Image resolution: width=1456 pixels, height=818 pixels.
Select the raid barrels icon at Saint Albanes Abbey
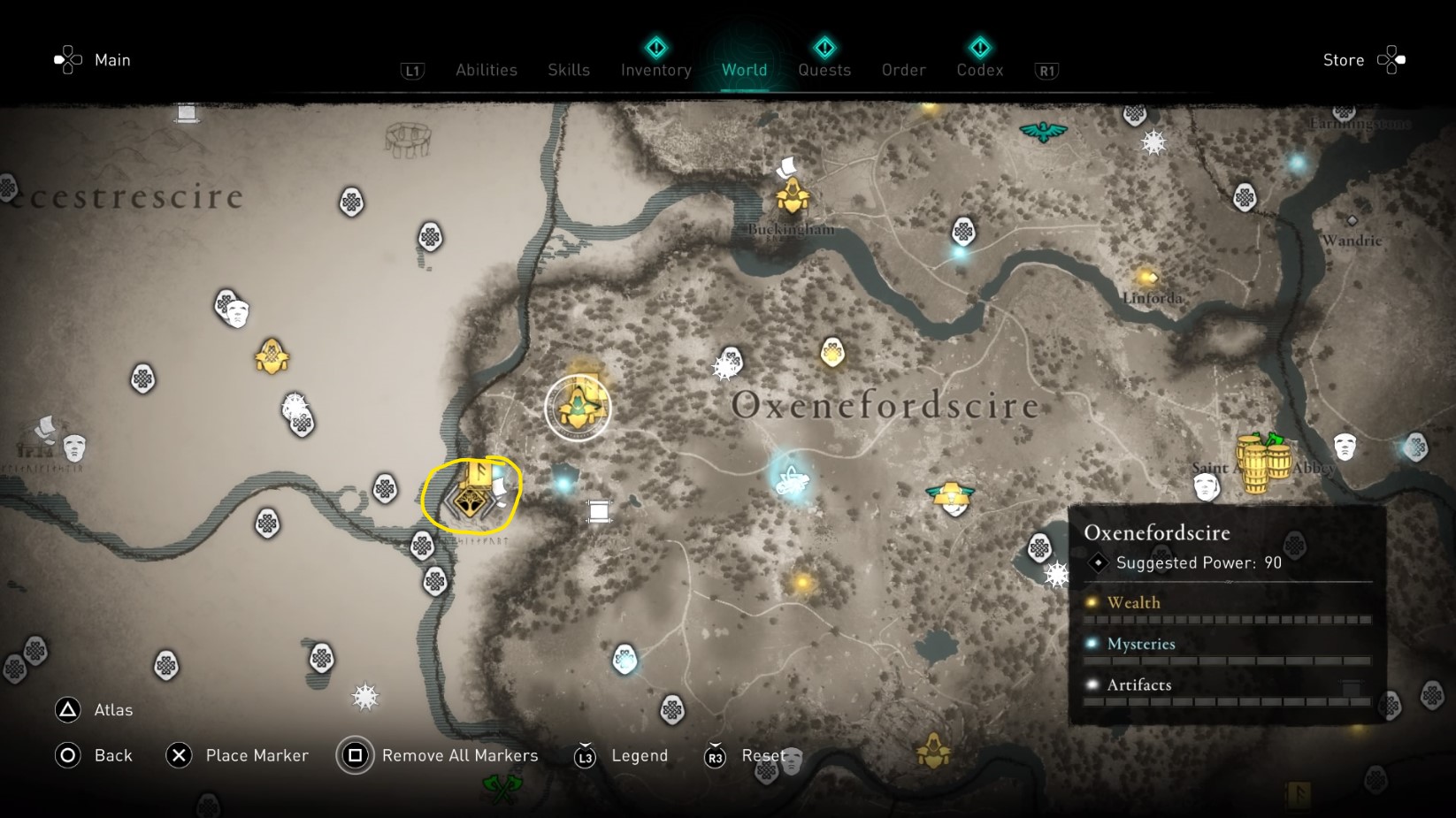tap(1263, 458)
